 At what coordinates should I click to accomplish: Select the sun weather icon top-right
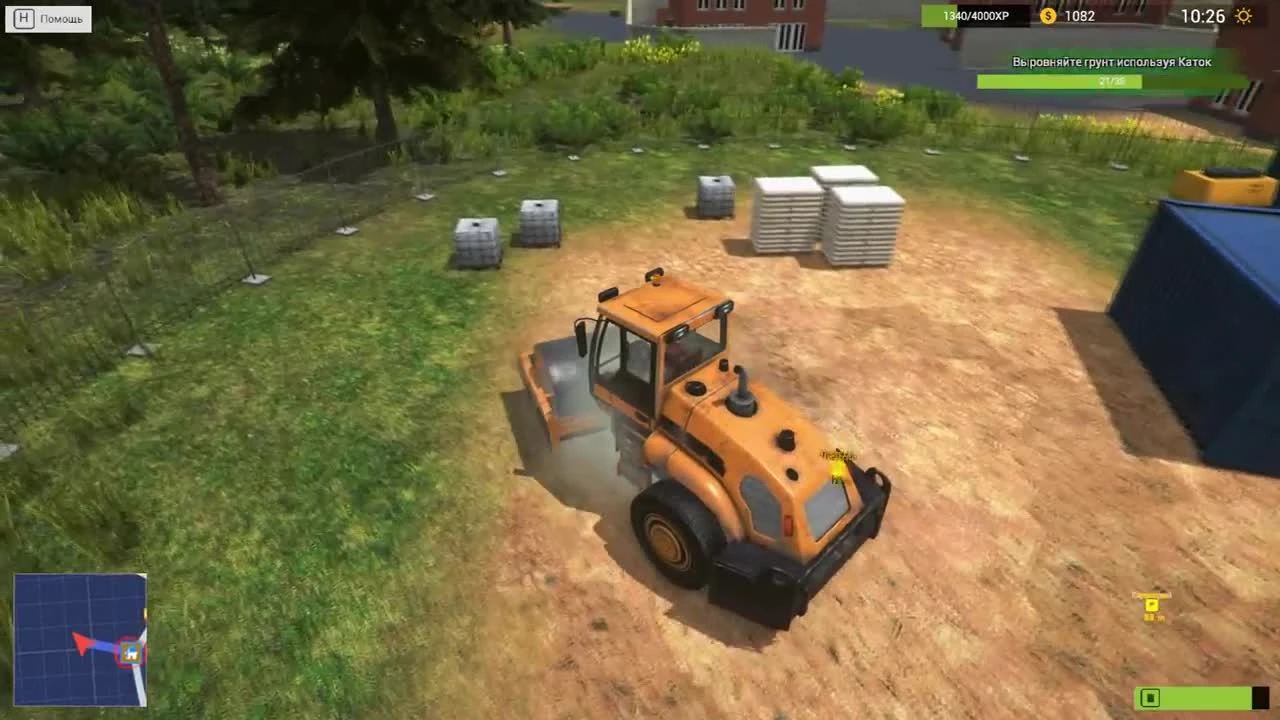pyautogui.click(x=1243, y=16)
